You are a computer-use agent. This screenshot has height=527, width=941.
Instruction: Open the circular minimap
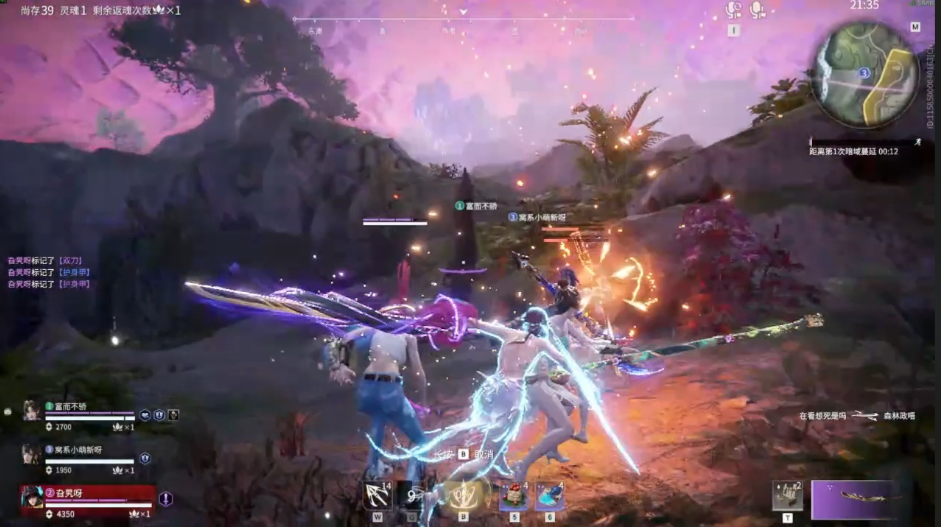click(x=864, y=74)
